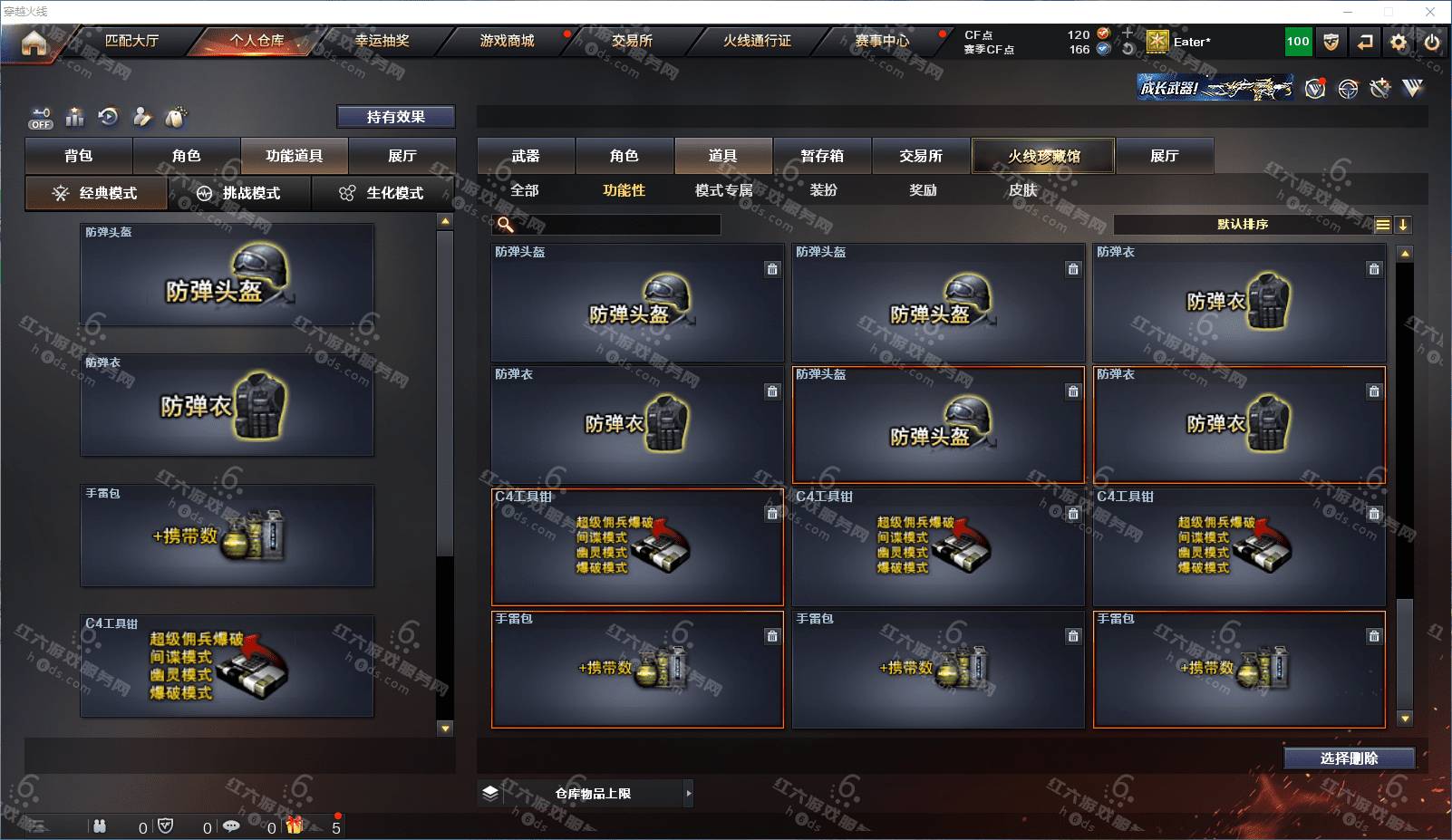Screen dimensions: 1452x840
Task: Open the 游戏商城 game shop
Action: click(x=507, y=41)
